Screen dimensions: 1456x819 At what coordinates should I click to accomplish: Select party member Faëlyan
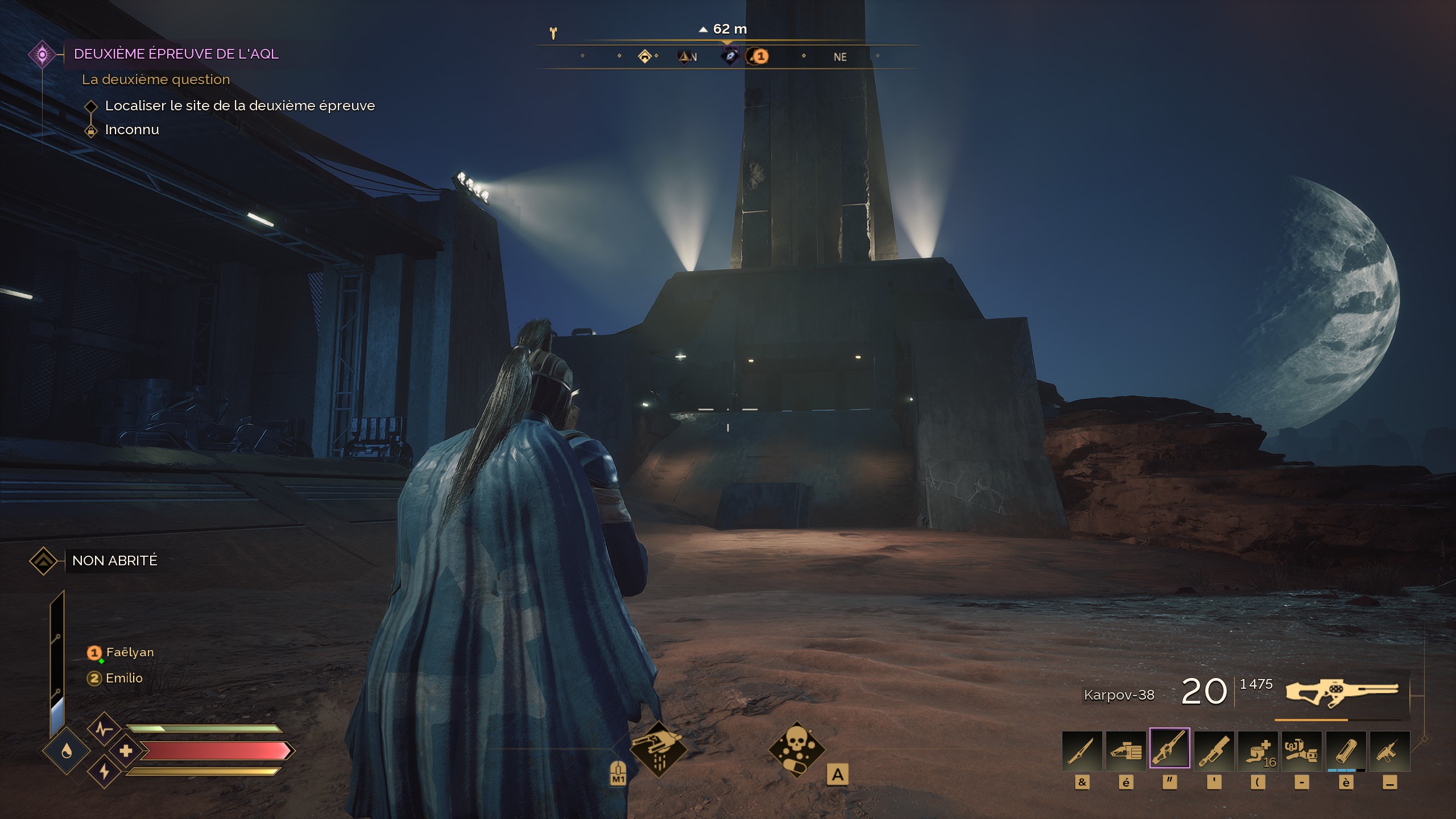[x=130, y=652]
